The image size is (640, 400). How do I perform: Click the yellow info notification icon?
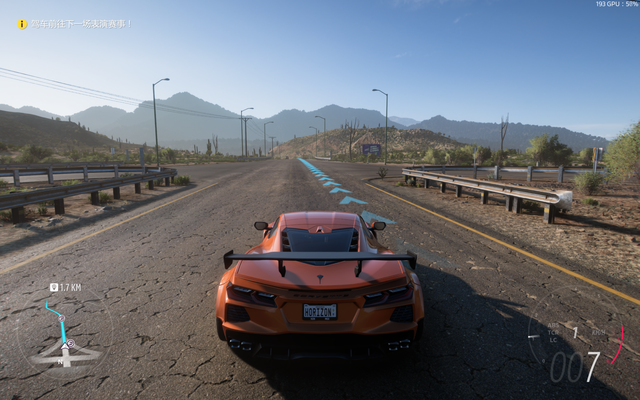pos(22,24)
